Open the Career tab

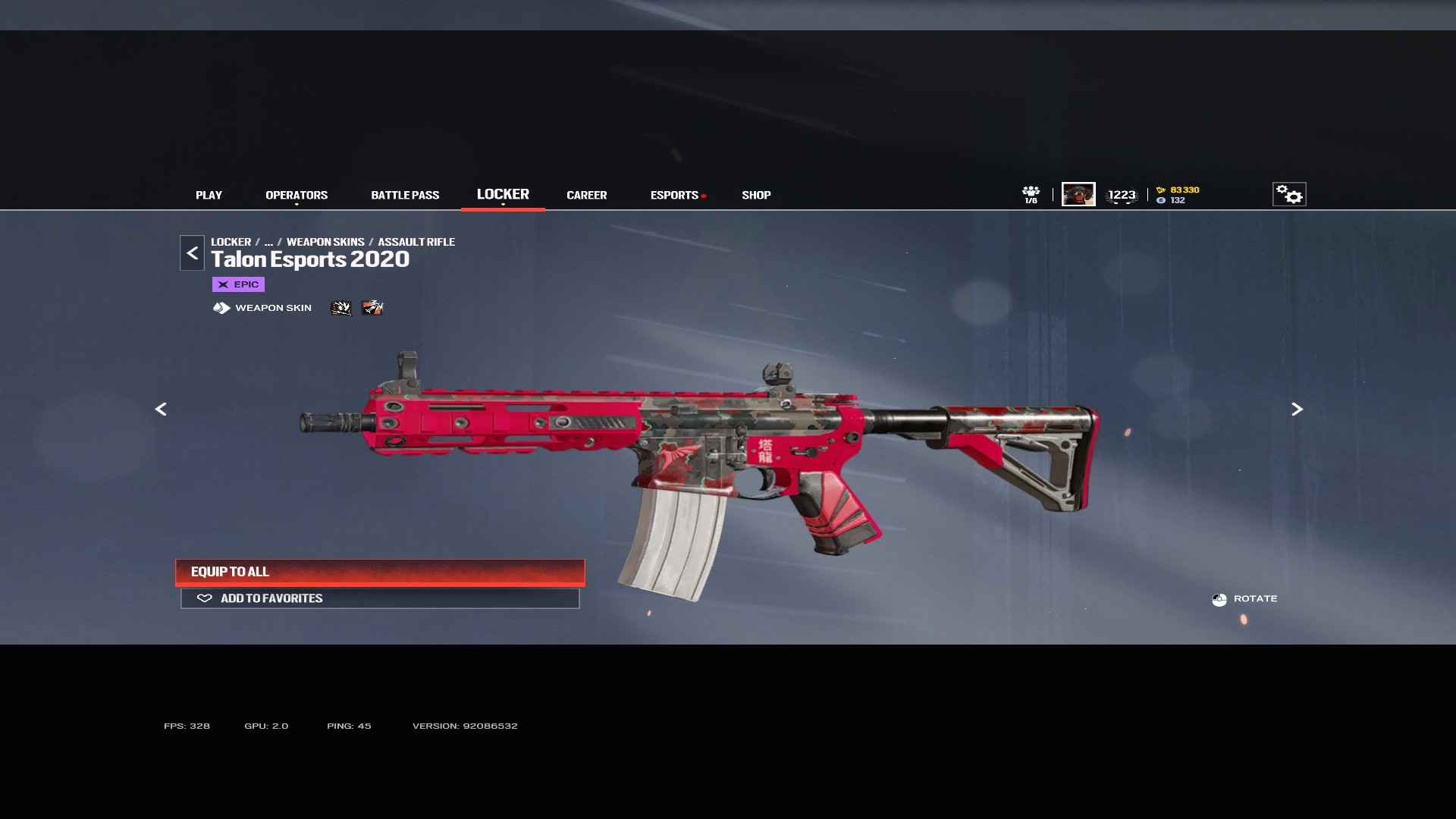[x=586, y=195]
